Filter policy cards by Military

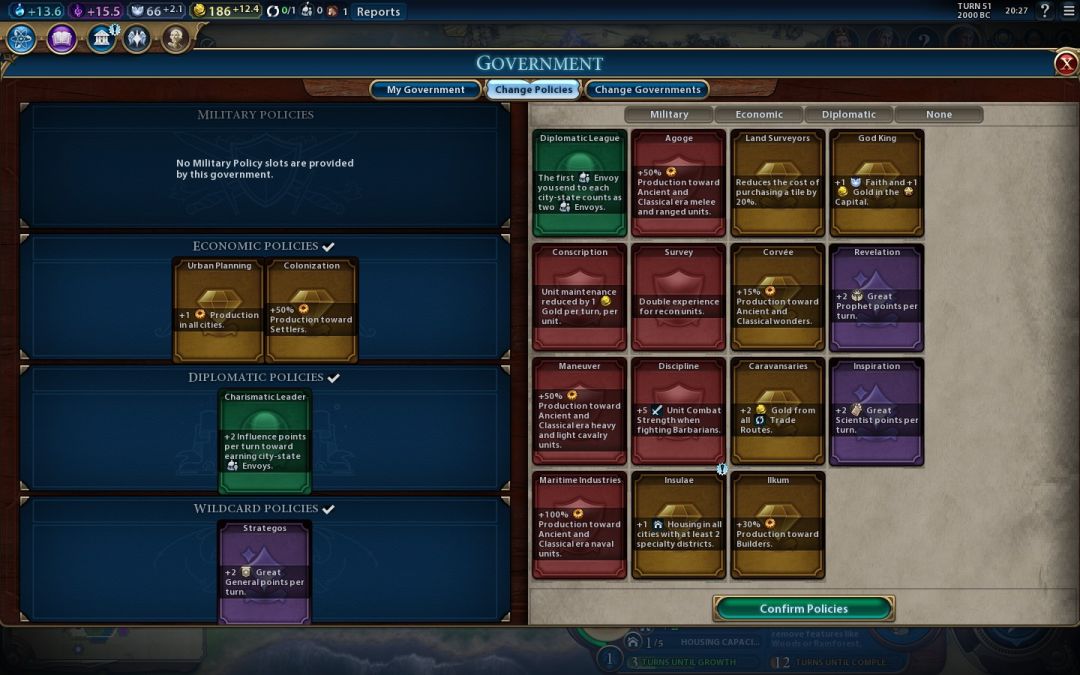coord(669,115)
